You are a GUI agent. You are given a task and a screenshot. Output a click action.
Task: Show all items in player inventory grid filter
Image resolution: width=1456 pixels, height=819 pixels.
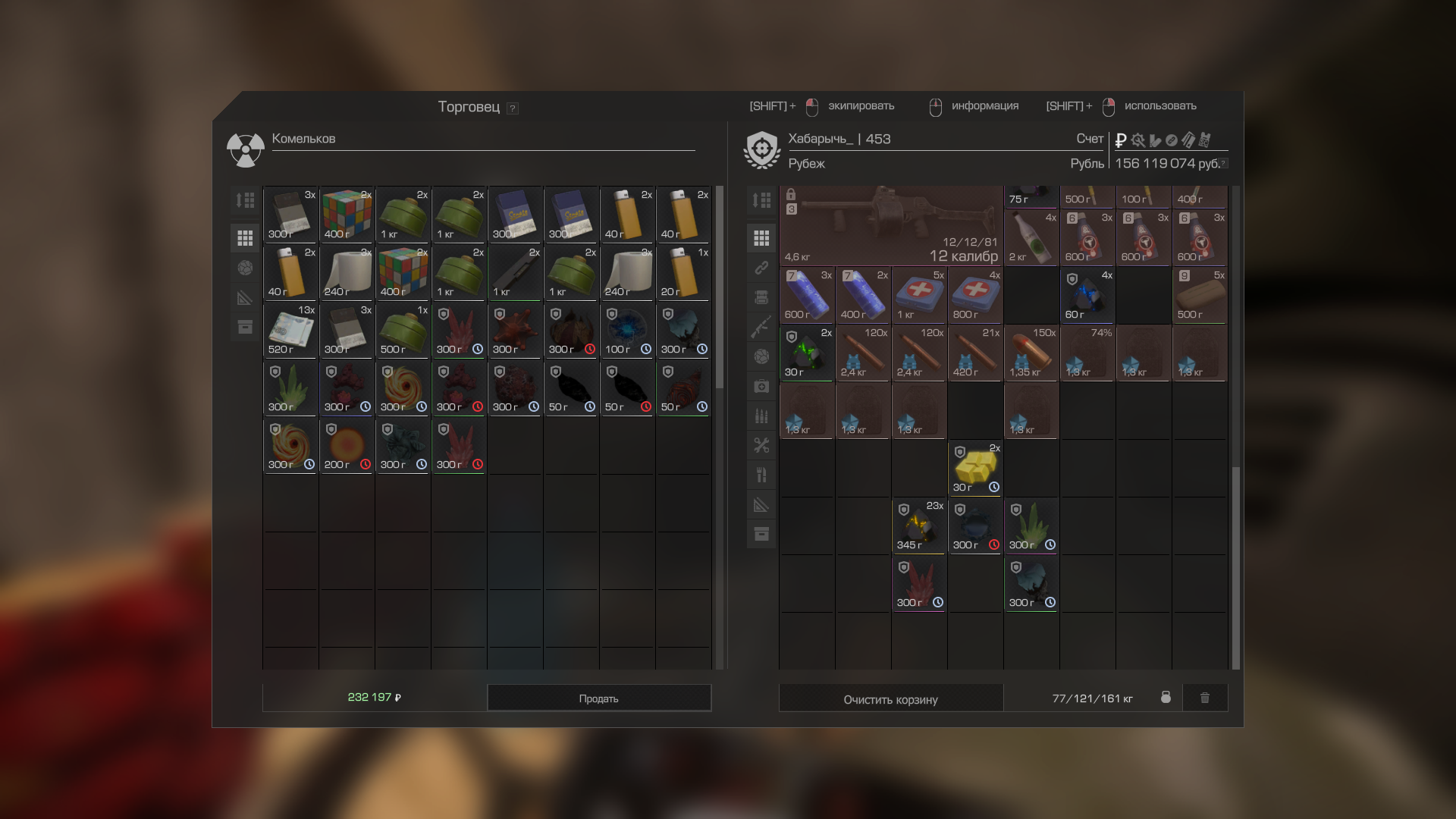coord(761,238)
